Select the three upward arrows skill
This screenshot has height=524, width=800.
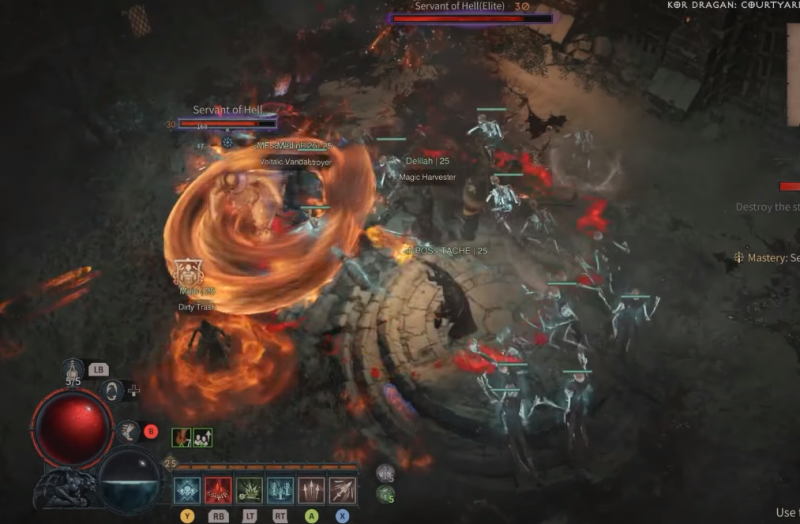(x=311, y=490)
